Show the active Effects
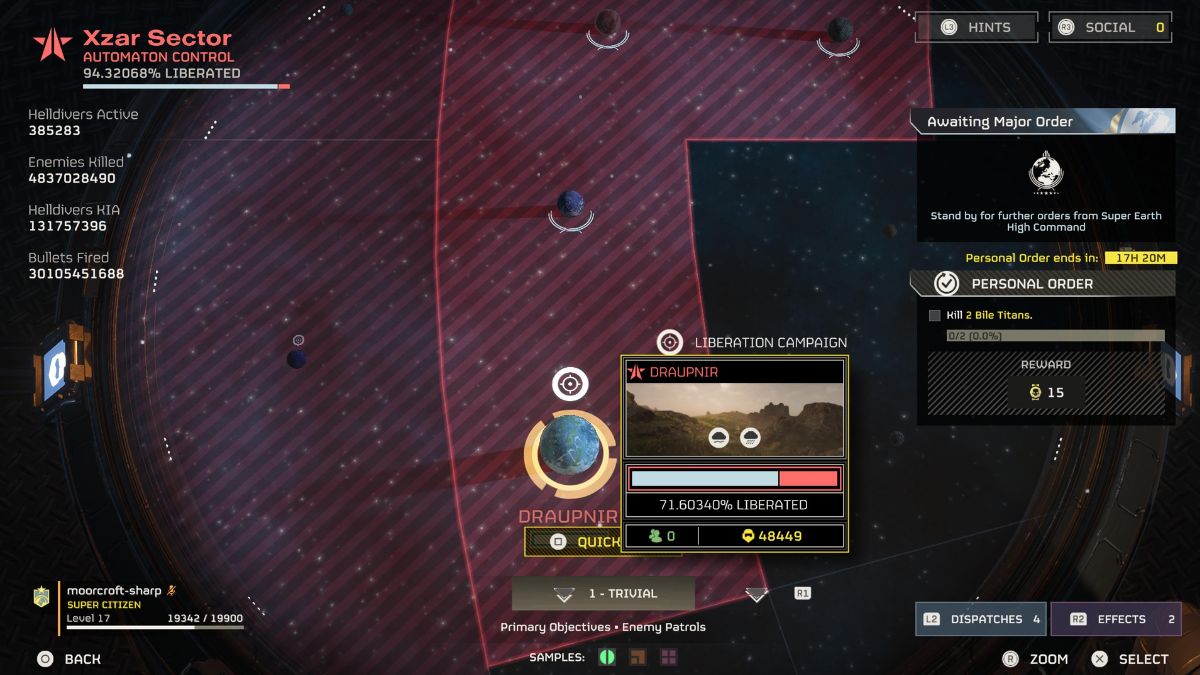Screen dimensions: 1200x675 (x=1114, y=619)
